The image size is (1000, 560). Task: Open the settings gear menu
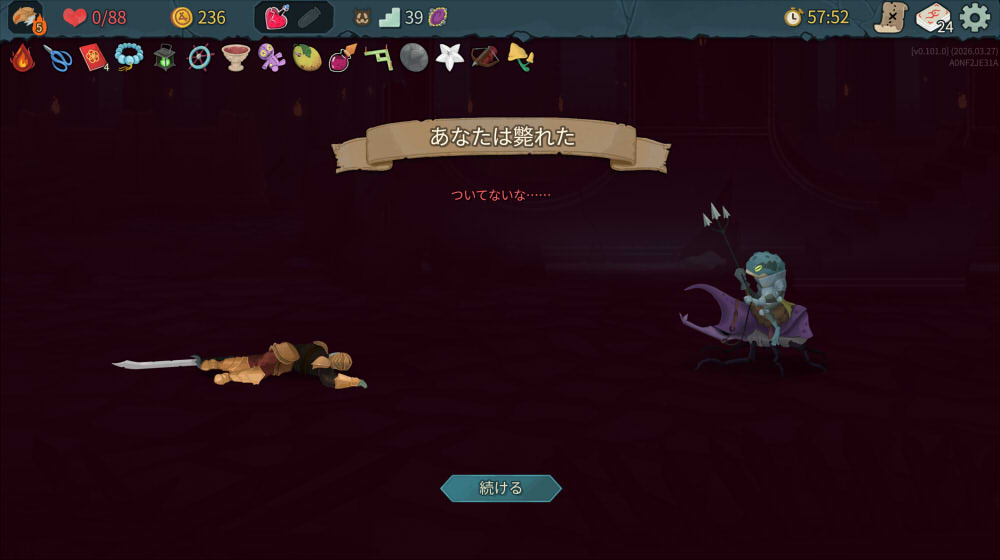975,17
